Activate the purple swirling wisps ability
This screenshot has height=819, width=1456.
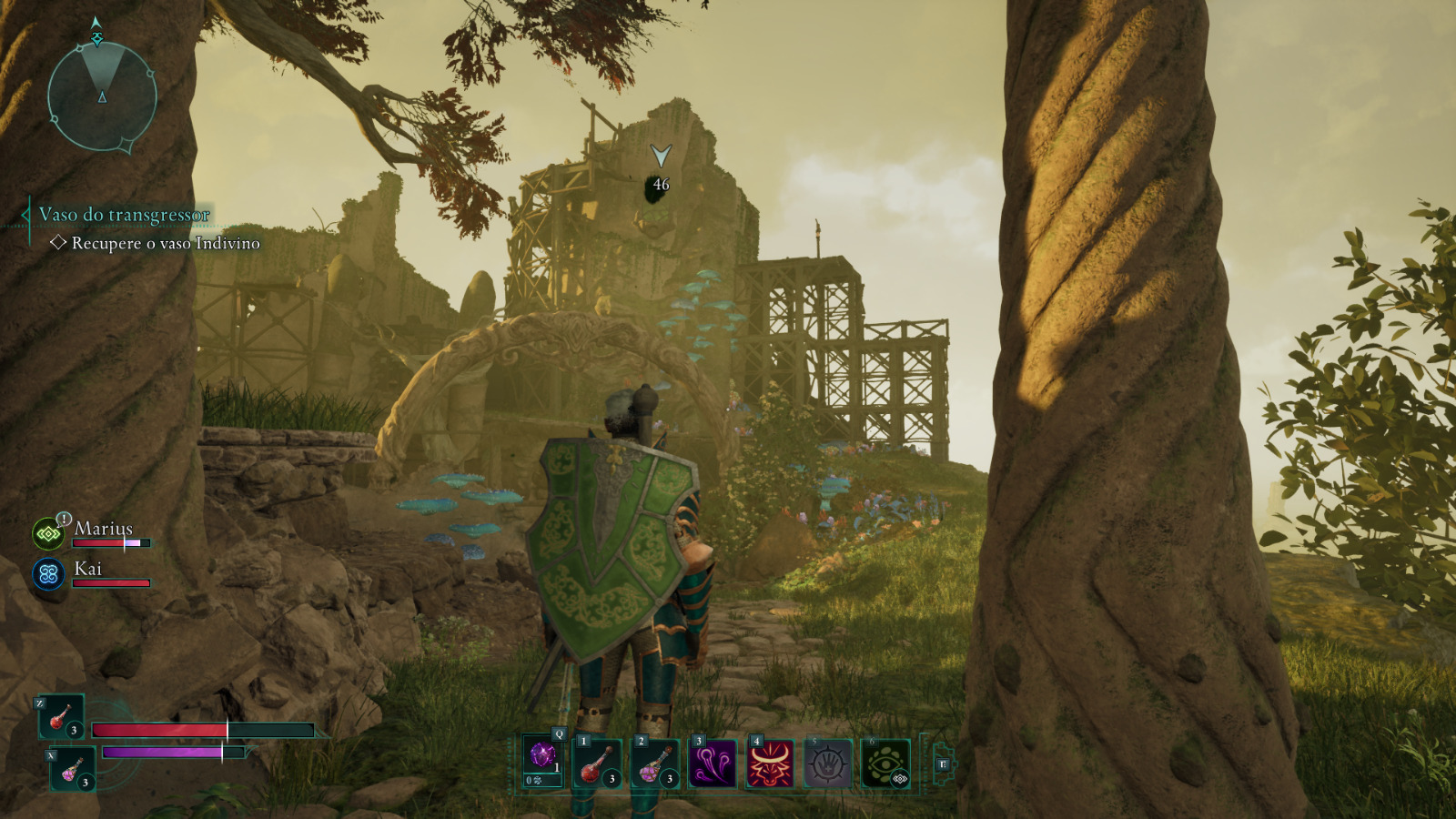pyautogui.click(x=713, y=763)
